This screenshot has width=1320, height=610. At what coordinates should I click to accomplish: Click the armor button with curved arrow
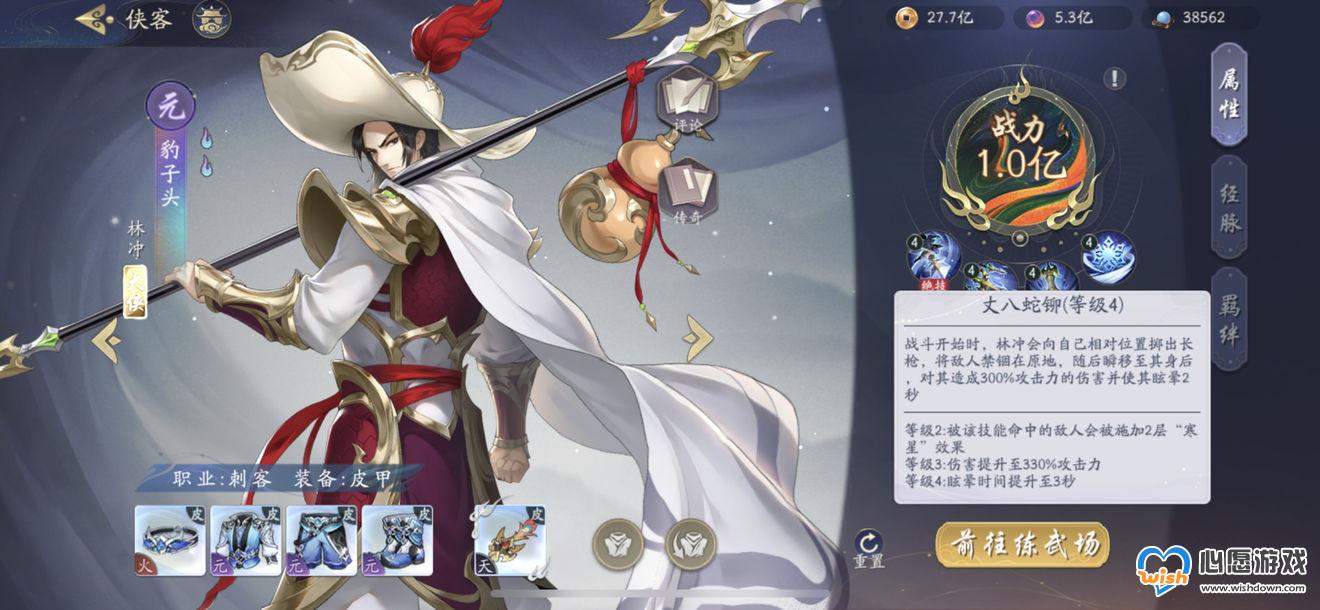coord(691,544)
